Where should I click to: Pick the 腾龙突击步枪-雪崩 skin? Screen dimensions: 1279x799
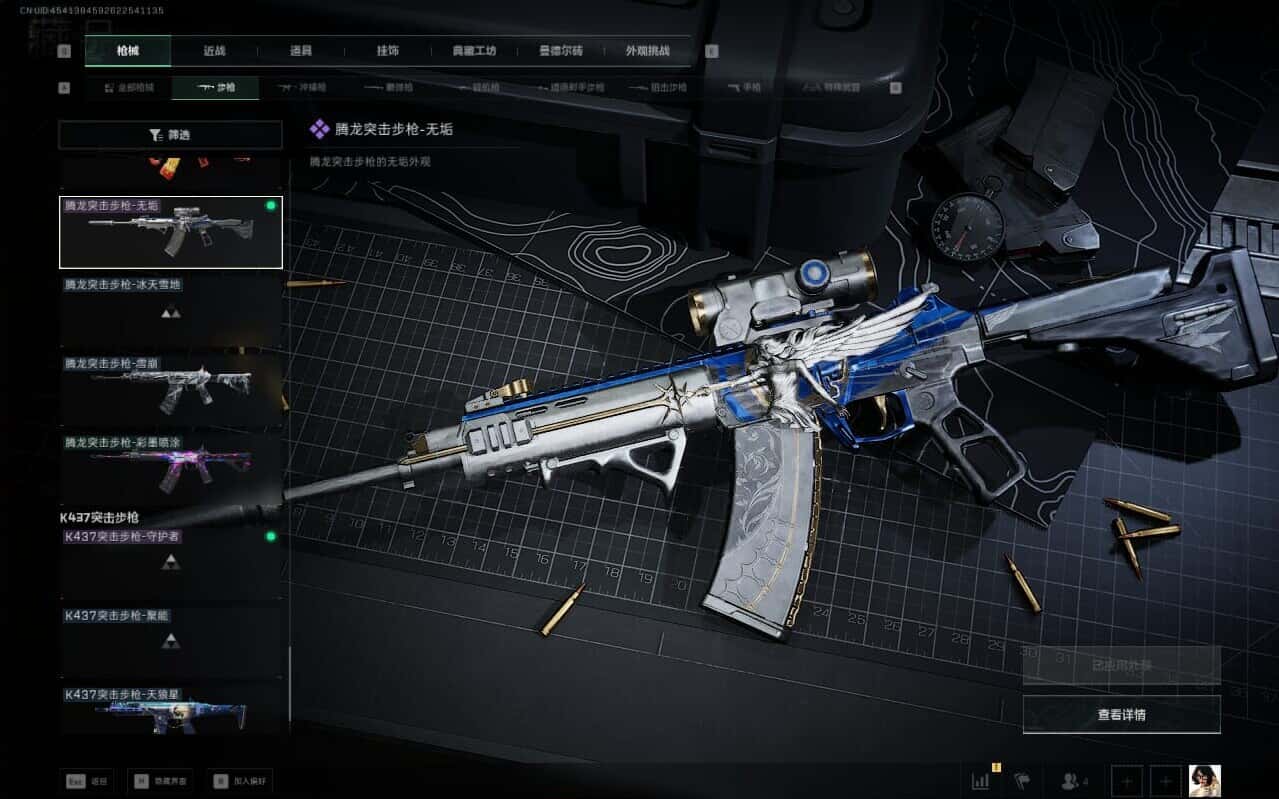[x=170, y=387]
